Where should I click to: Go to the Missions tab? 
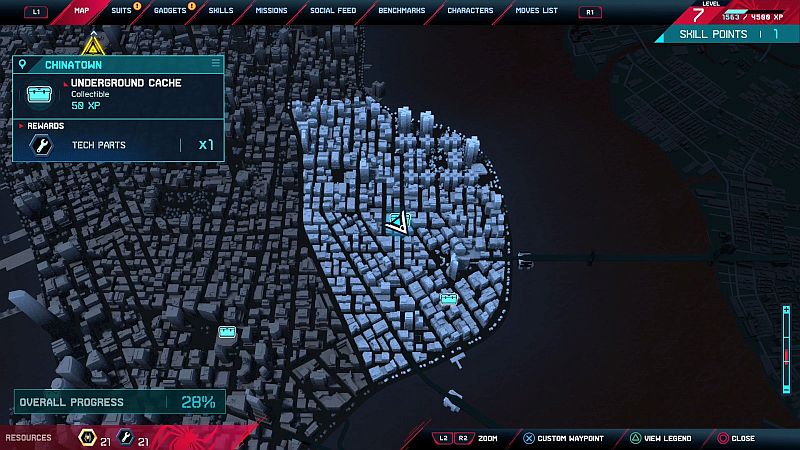tap(270, 11)
